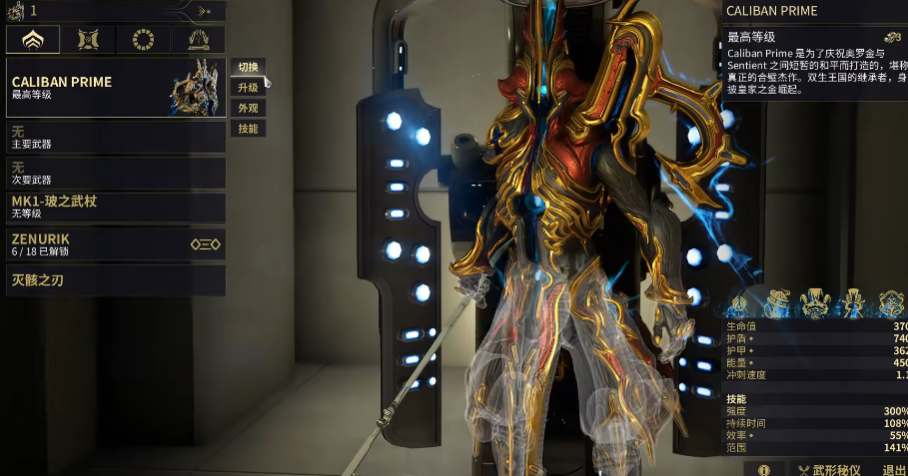The width and height of the screenshot is (908, 476).
Task: Choose the empty 主要武器 primary weapon slot
Action: point(115,137)
